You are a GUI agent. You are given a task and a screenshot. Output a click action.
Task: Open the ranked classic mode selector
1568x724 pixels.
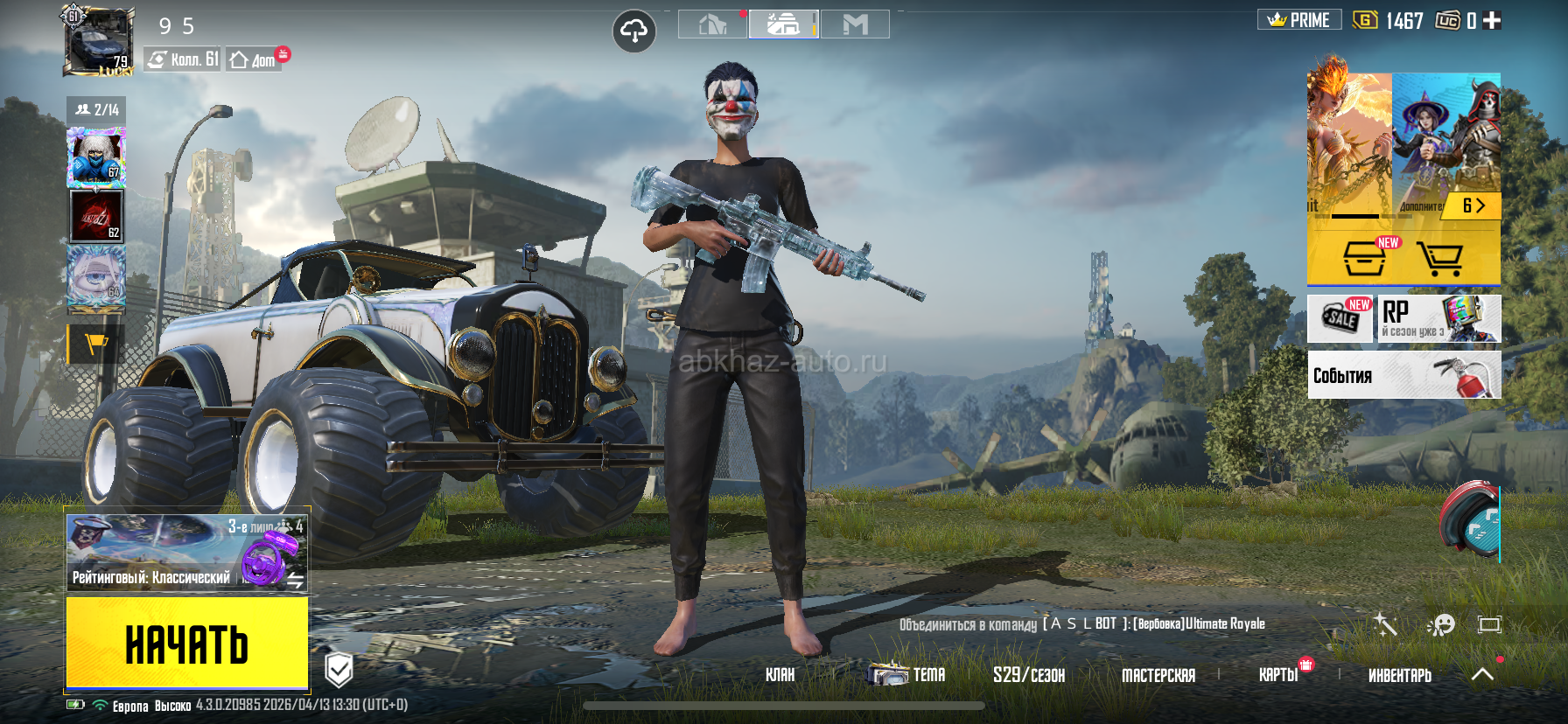(x=186, y=553)
